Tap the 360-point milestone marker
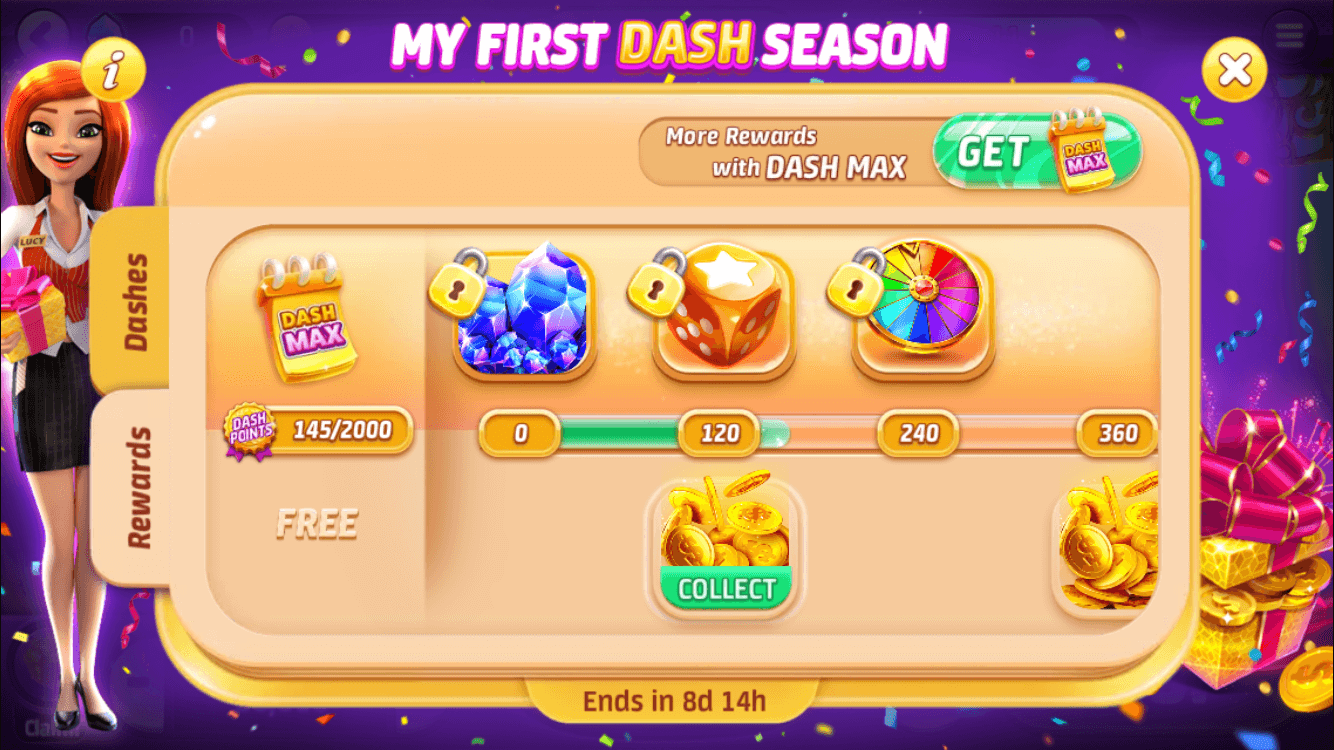1334x750 pixels. (x=1119, y=433)
